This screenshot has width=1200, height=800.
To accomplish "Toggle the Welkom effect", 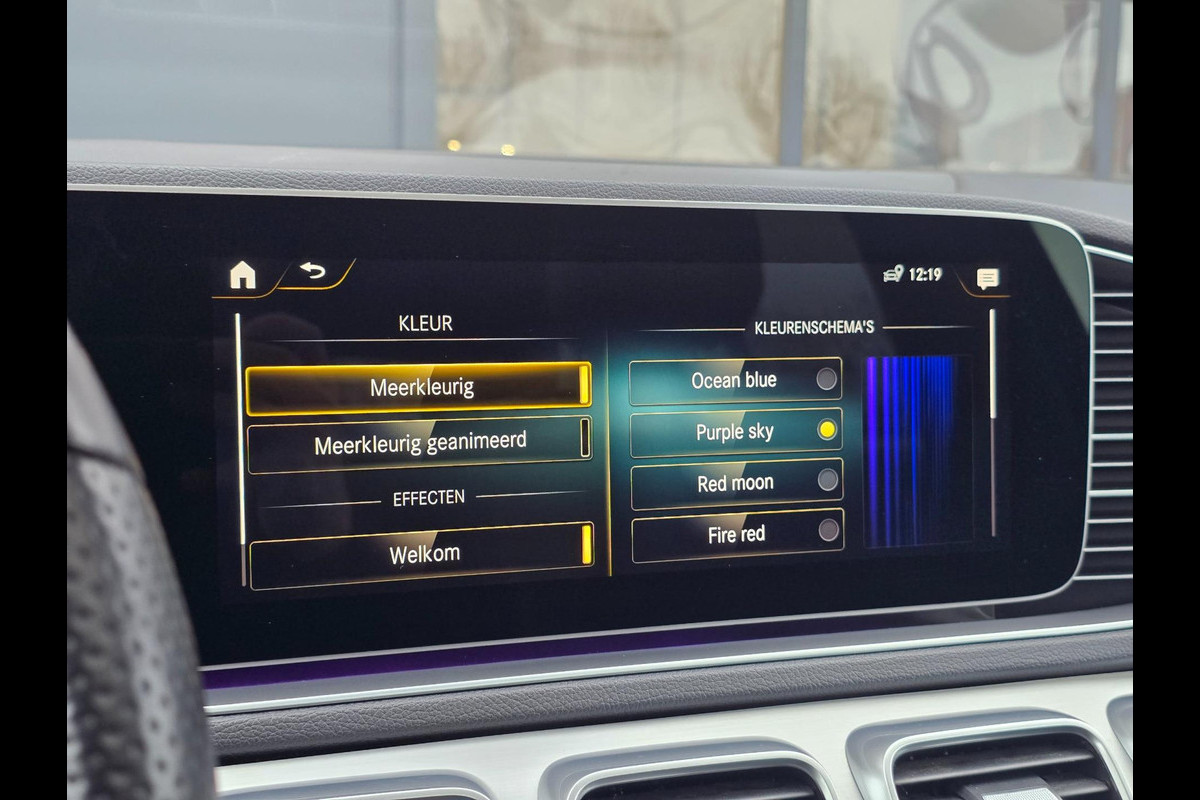I will pyautogui.click(x=421, y=554).
